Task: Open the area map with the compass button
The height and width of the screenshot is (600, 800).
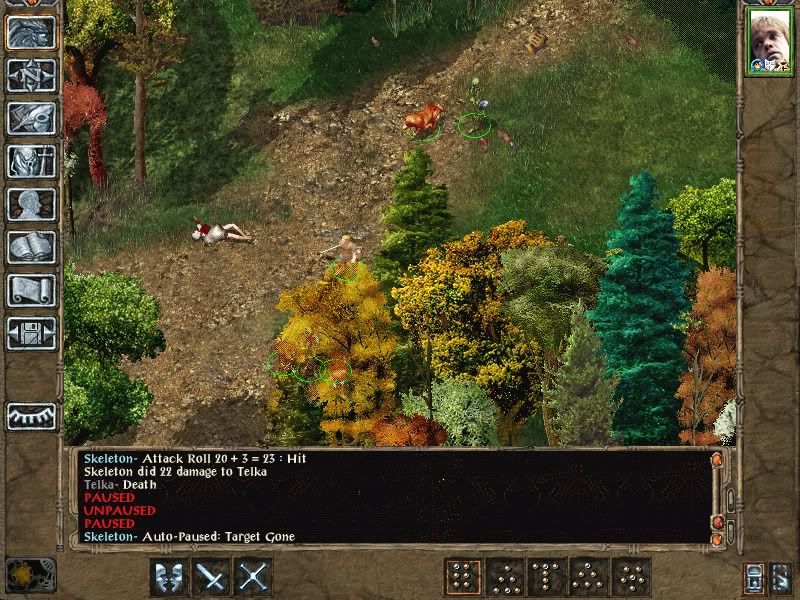Action: (31, 75)
